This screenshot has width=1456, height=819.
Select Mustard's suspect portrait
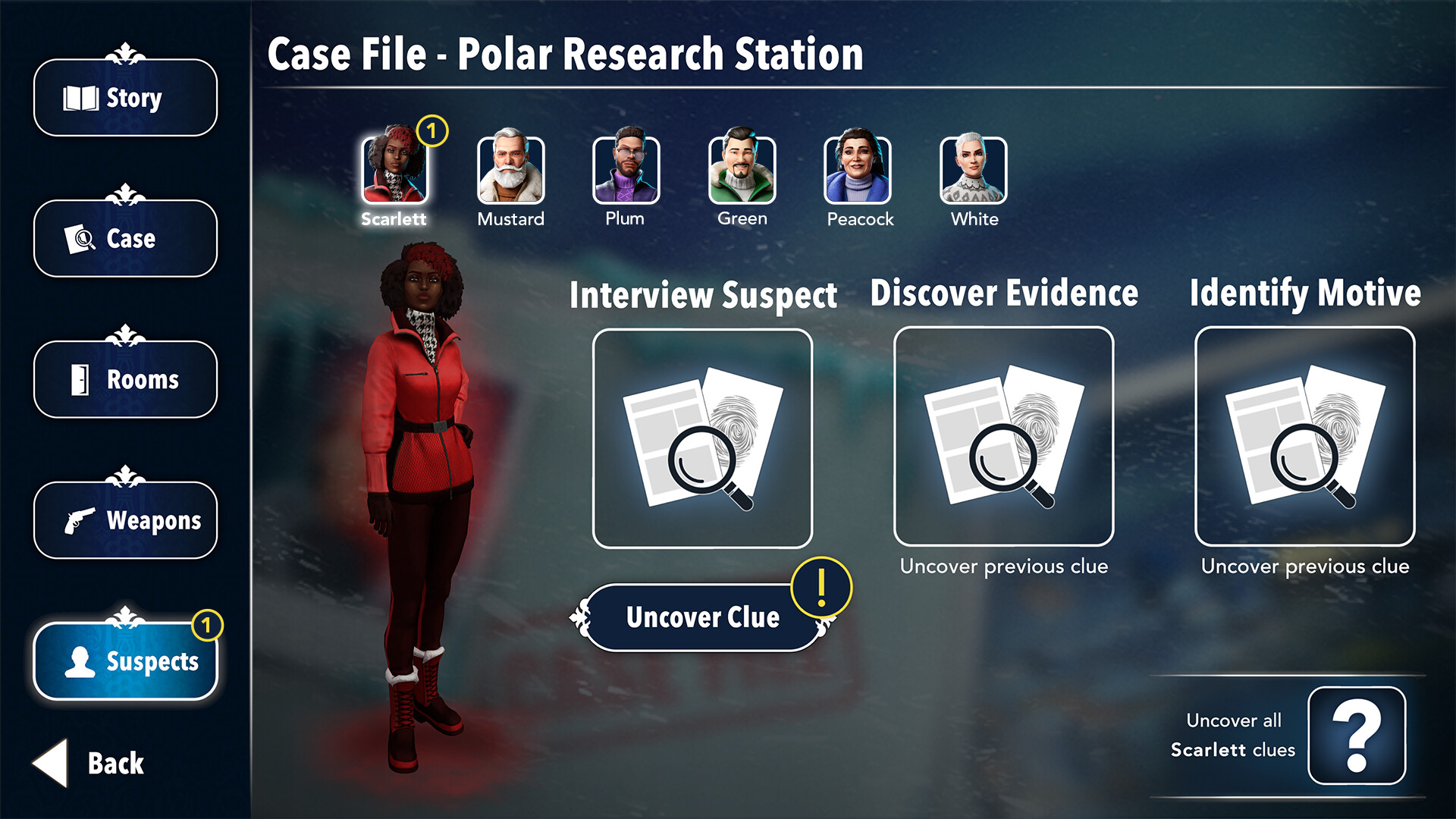[x=510, y=171]
